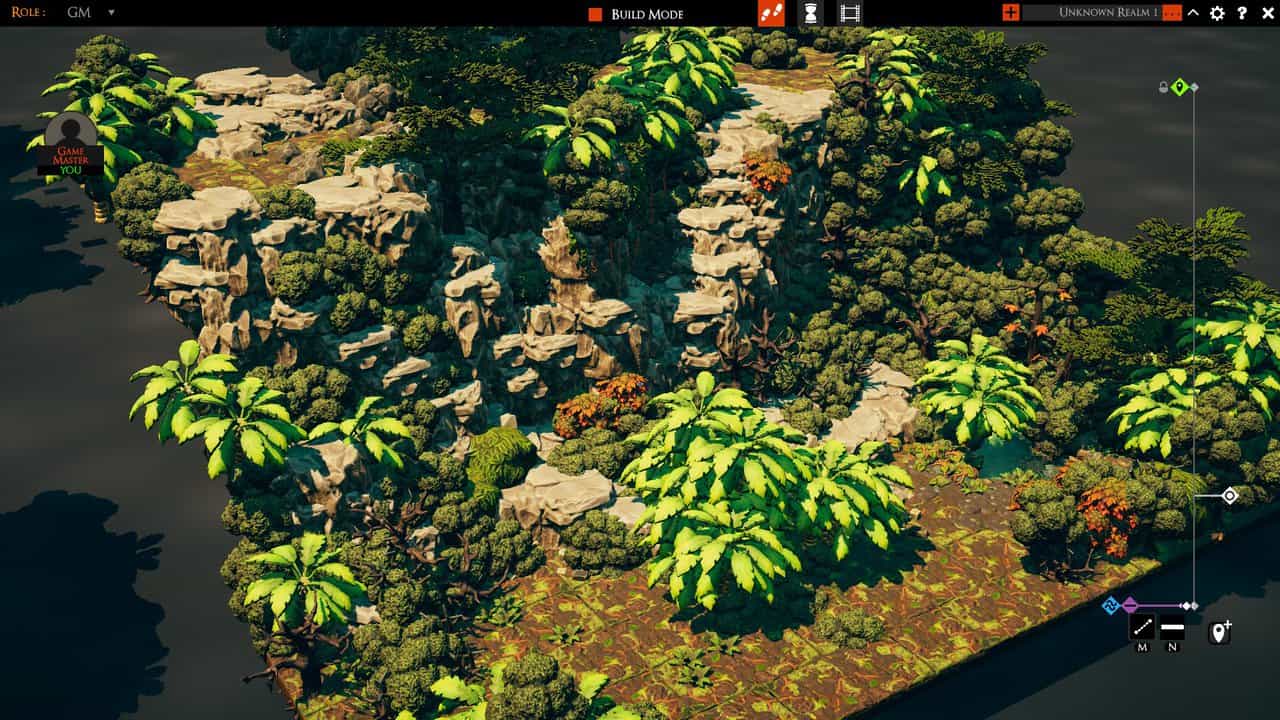
Task: Collapse the top bar with the chevron
Action: (1193, 13)
